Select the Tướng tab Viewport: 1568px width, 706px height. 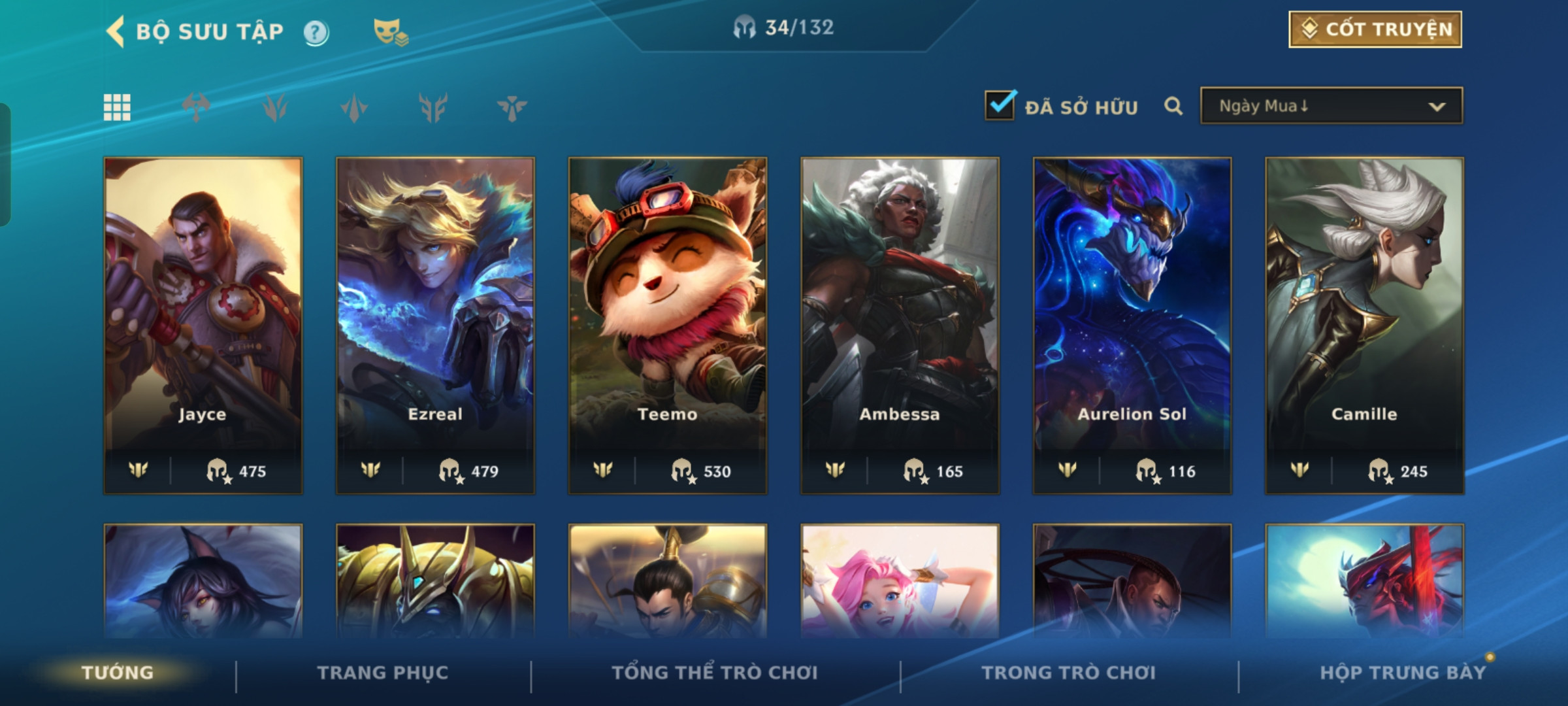pos(118,673)
